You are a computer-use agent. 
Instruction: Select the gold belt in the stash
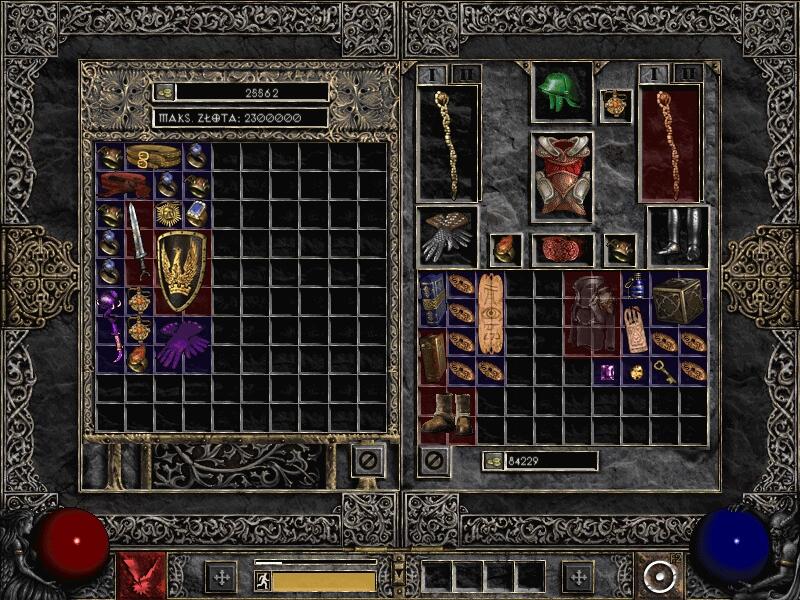pyautogui.click(x=153, y=157)
